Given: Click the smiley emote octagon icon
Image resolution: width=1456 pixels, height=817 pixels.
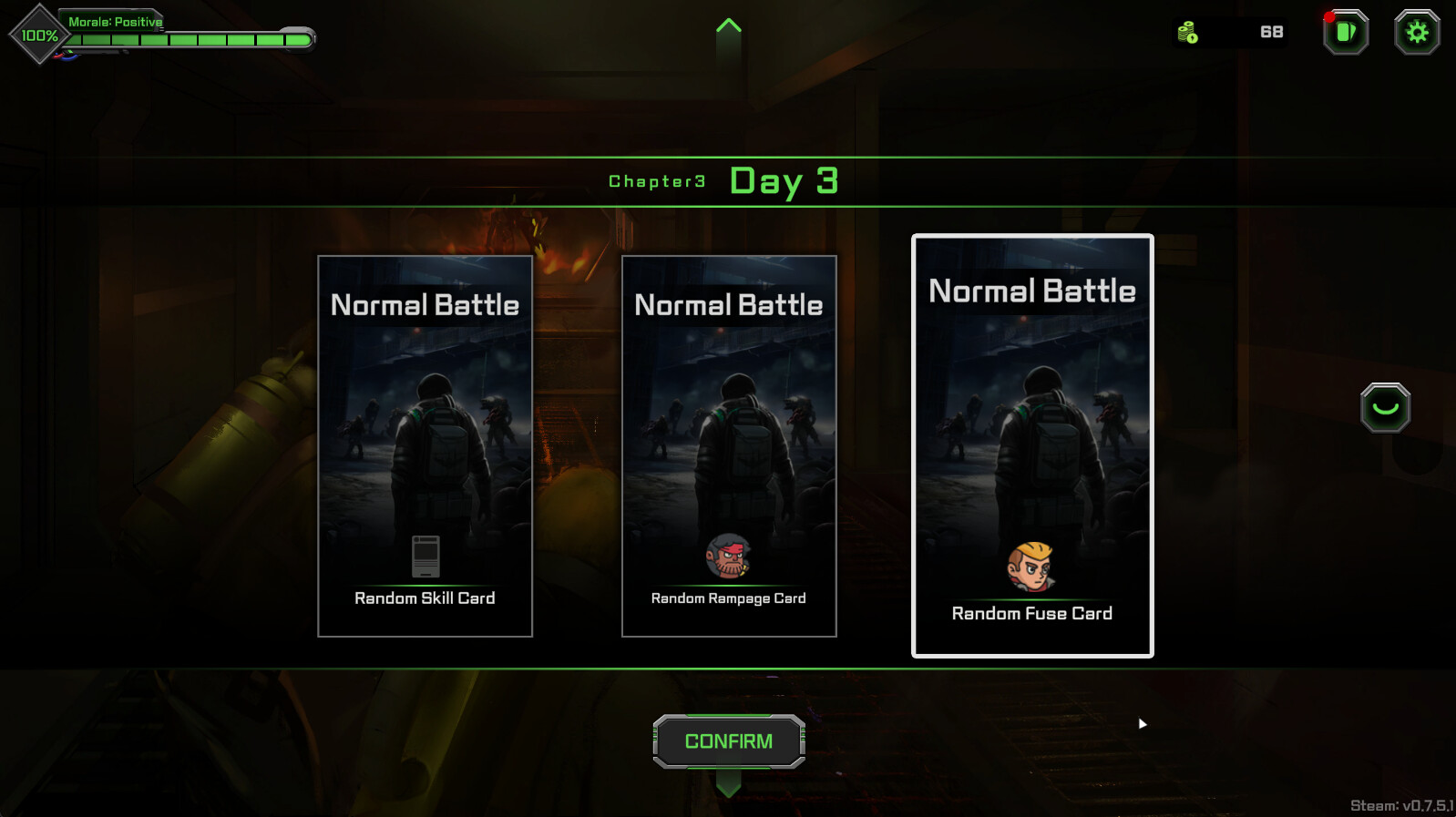Looking at the screenshot, I should (x=1385, y=407).
